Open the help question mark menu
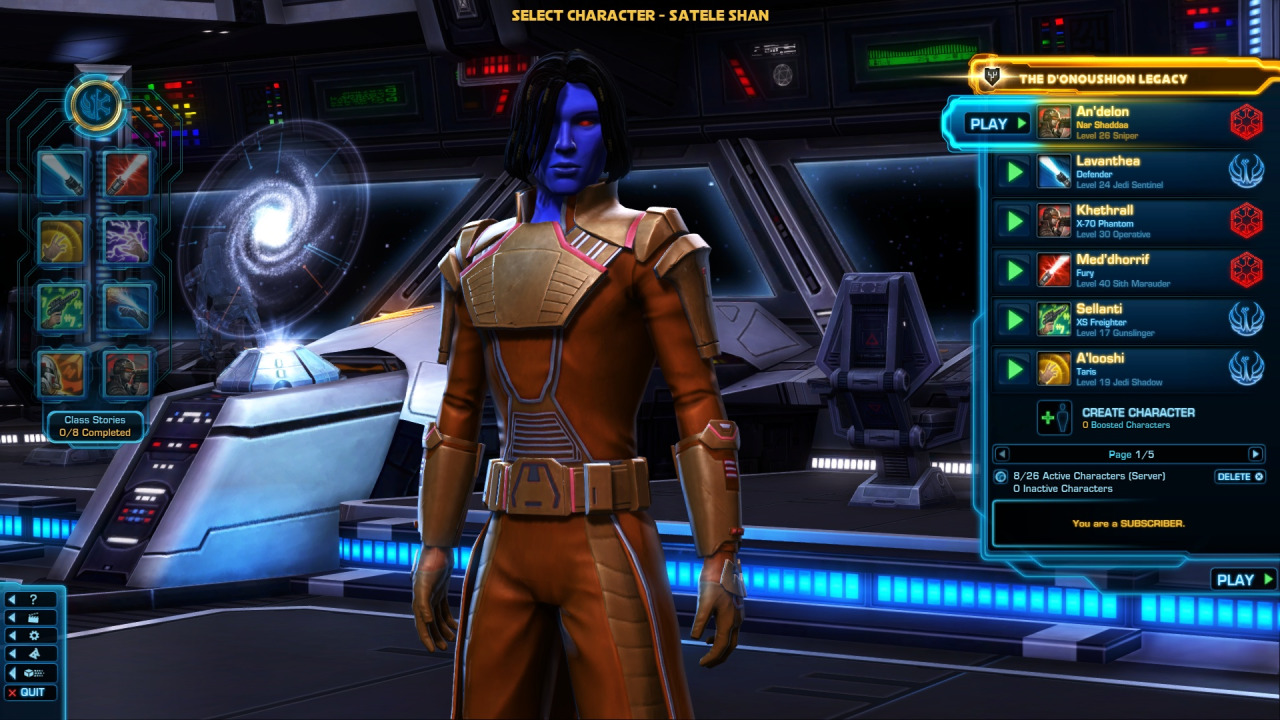The width and height of the screenshot is (1280, 720). 31,600
